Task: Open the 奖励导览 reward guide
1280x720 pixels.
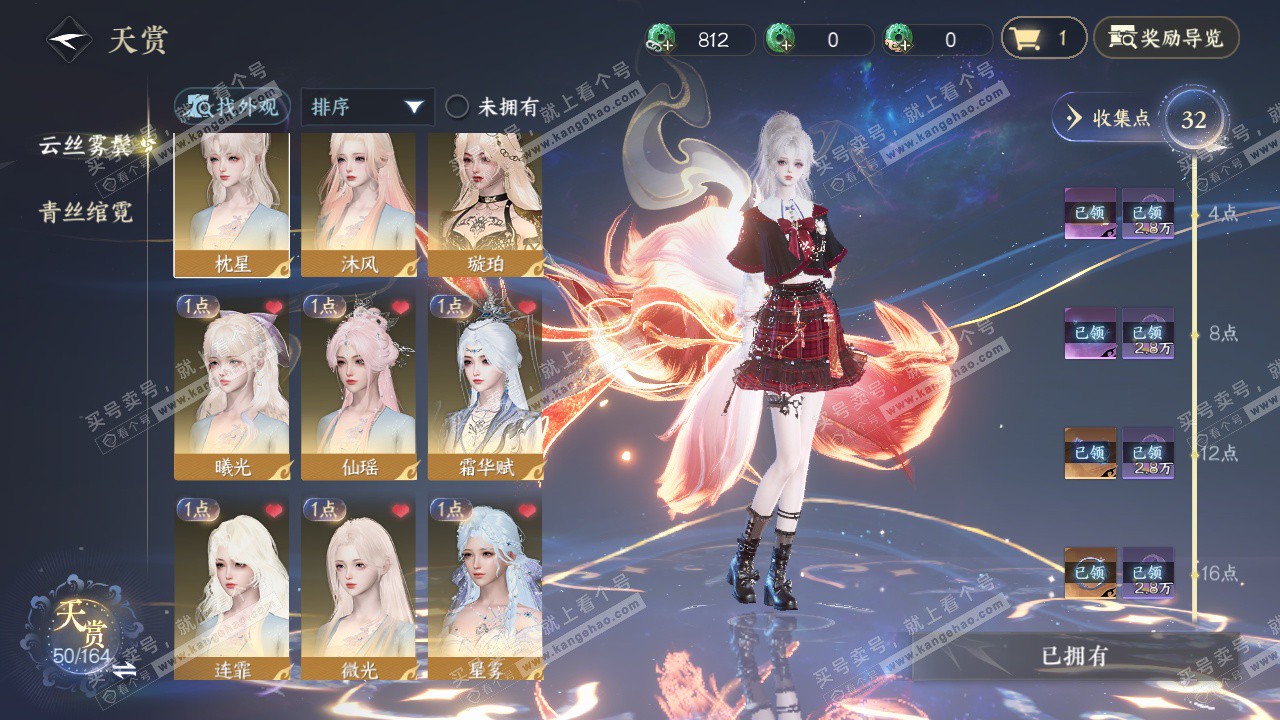Action: [x=1166, y=39]
